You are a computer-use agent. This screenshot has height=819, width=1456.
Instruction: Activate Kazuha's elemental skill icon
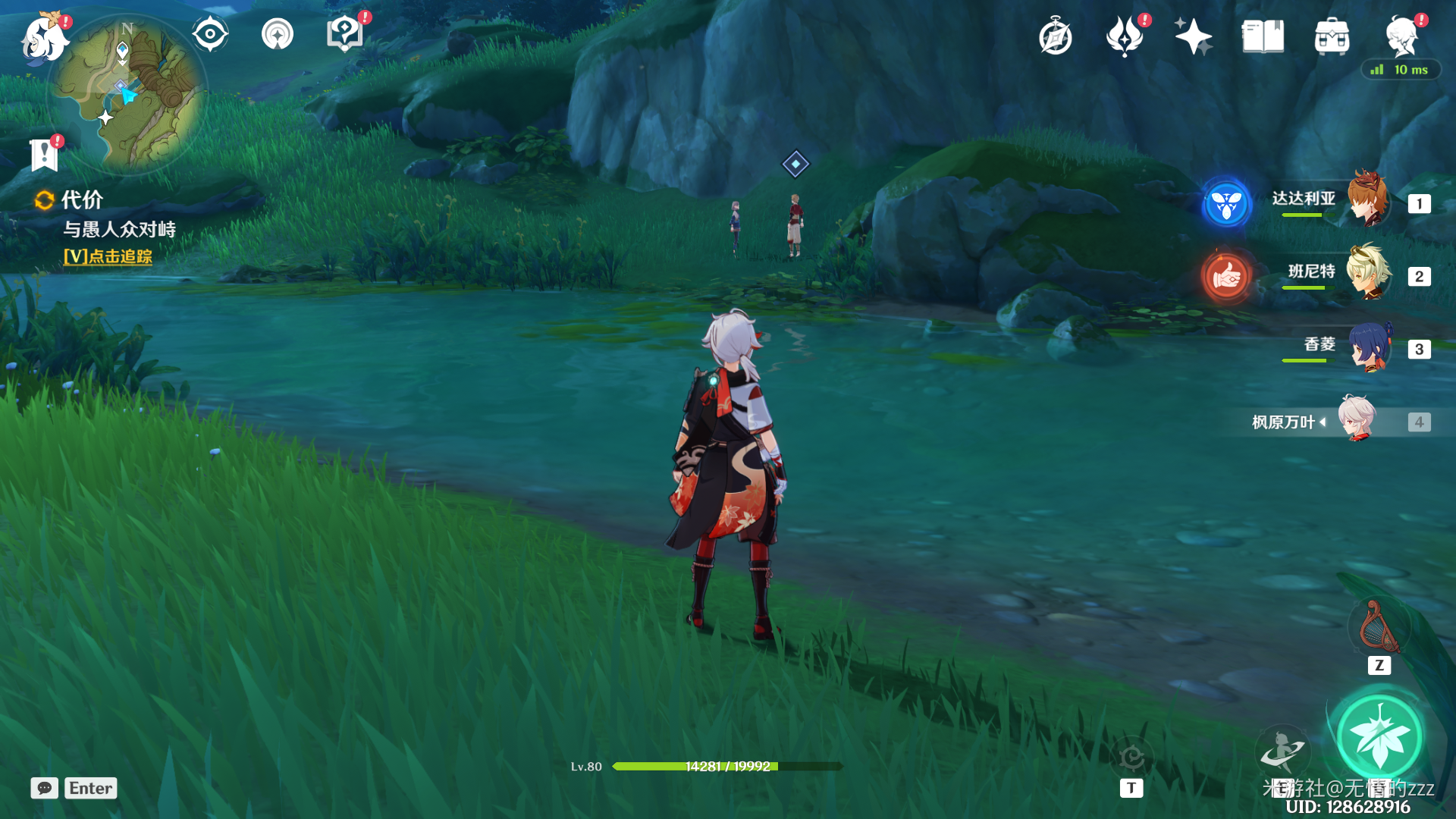click(x=1282, y=749)
